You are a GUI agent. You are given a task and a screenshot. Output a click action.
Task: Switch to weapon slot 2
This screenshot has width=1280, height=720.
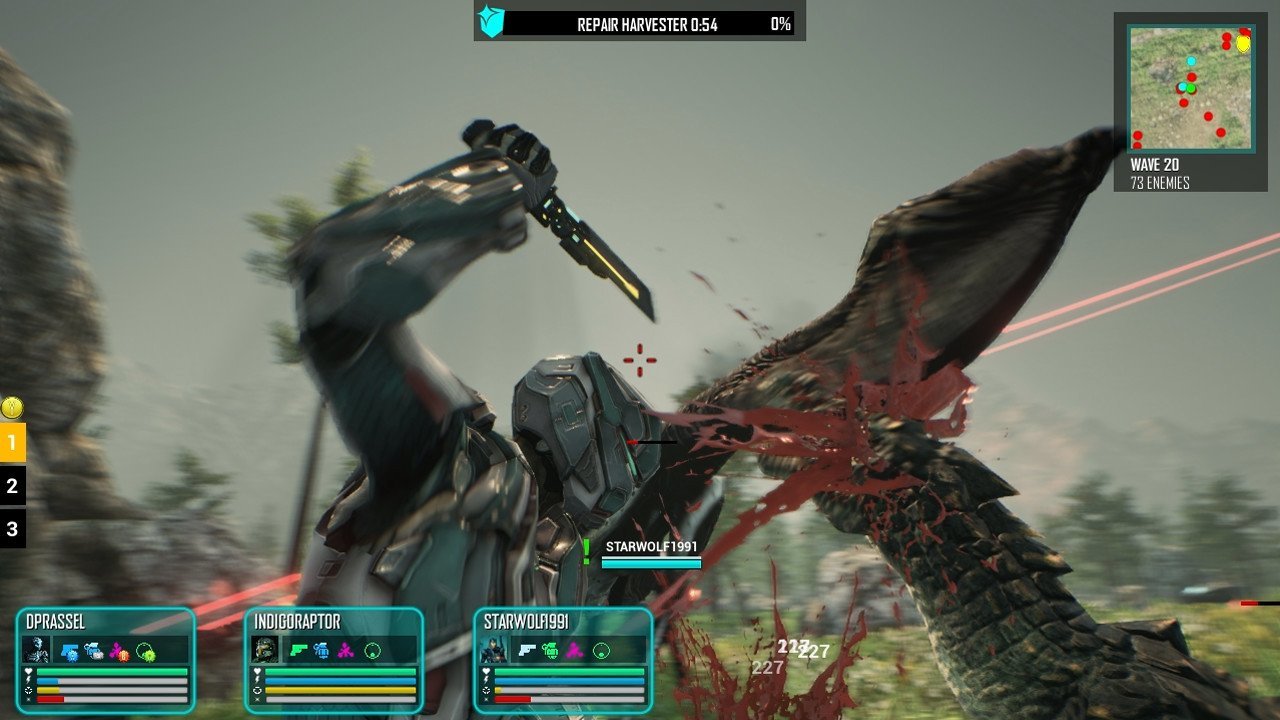12,486
